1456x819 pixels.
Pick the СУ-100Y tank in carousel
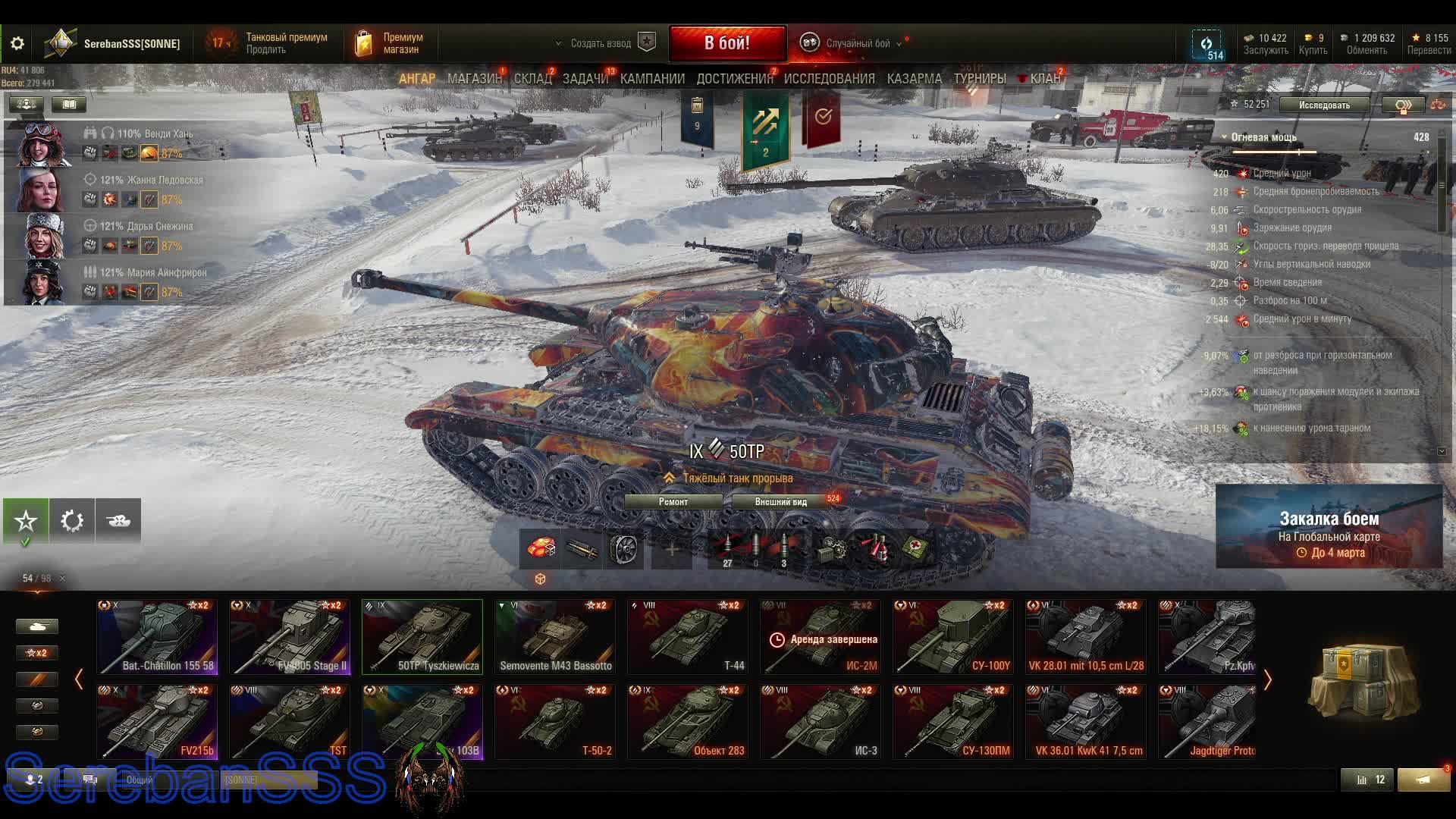pos(953,637)
